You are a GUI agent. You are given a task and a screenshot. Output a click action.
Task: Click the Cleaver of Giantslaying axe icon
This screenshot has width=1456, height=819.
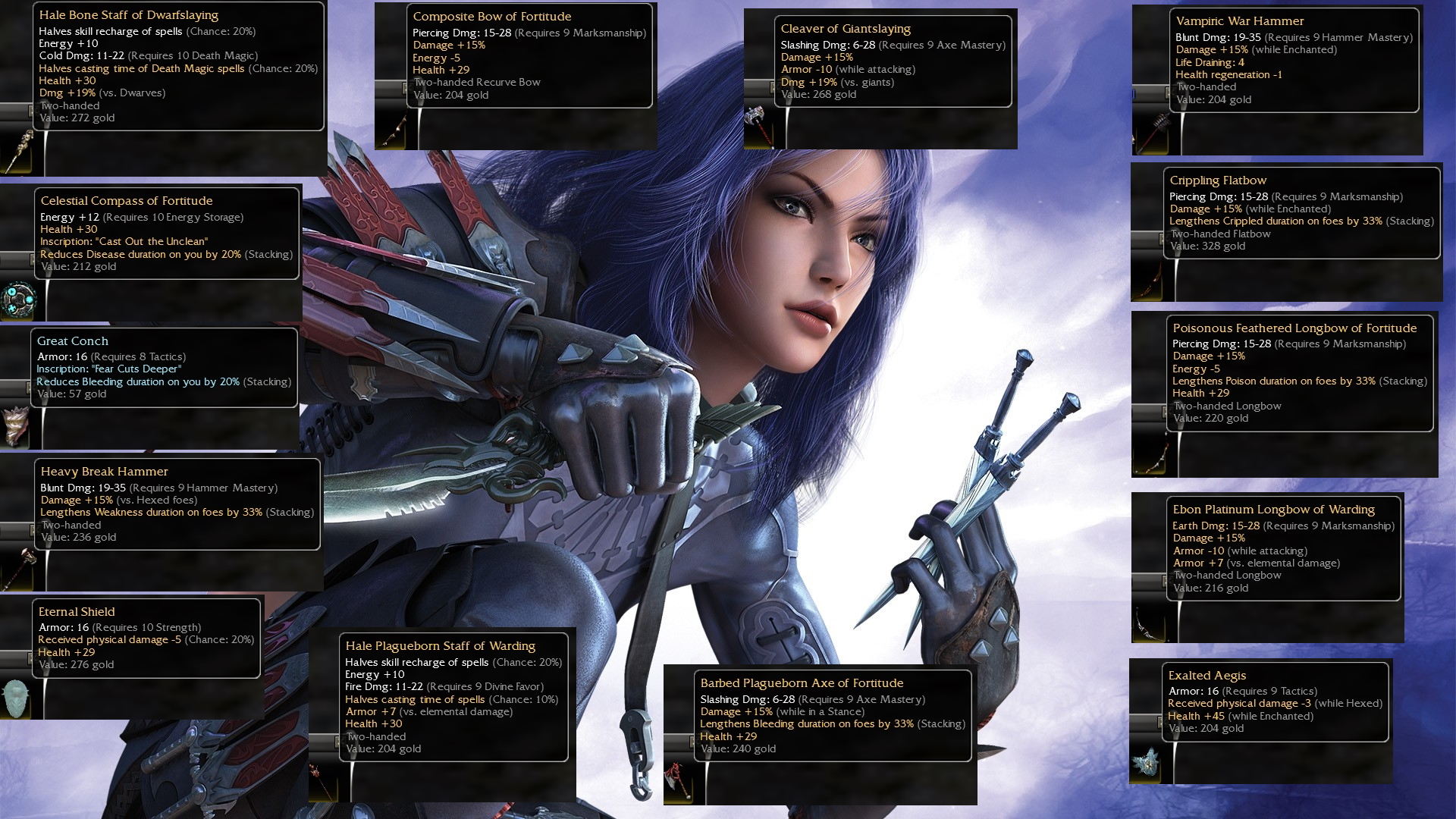[x=760, y=127]
